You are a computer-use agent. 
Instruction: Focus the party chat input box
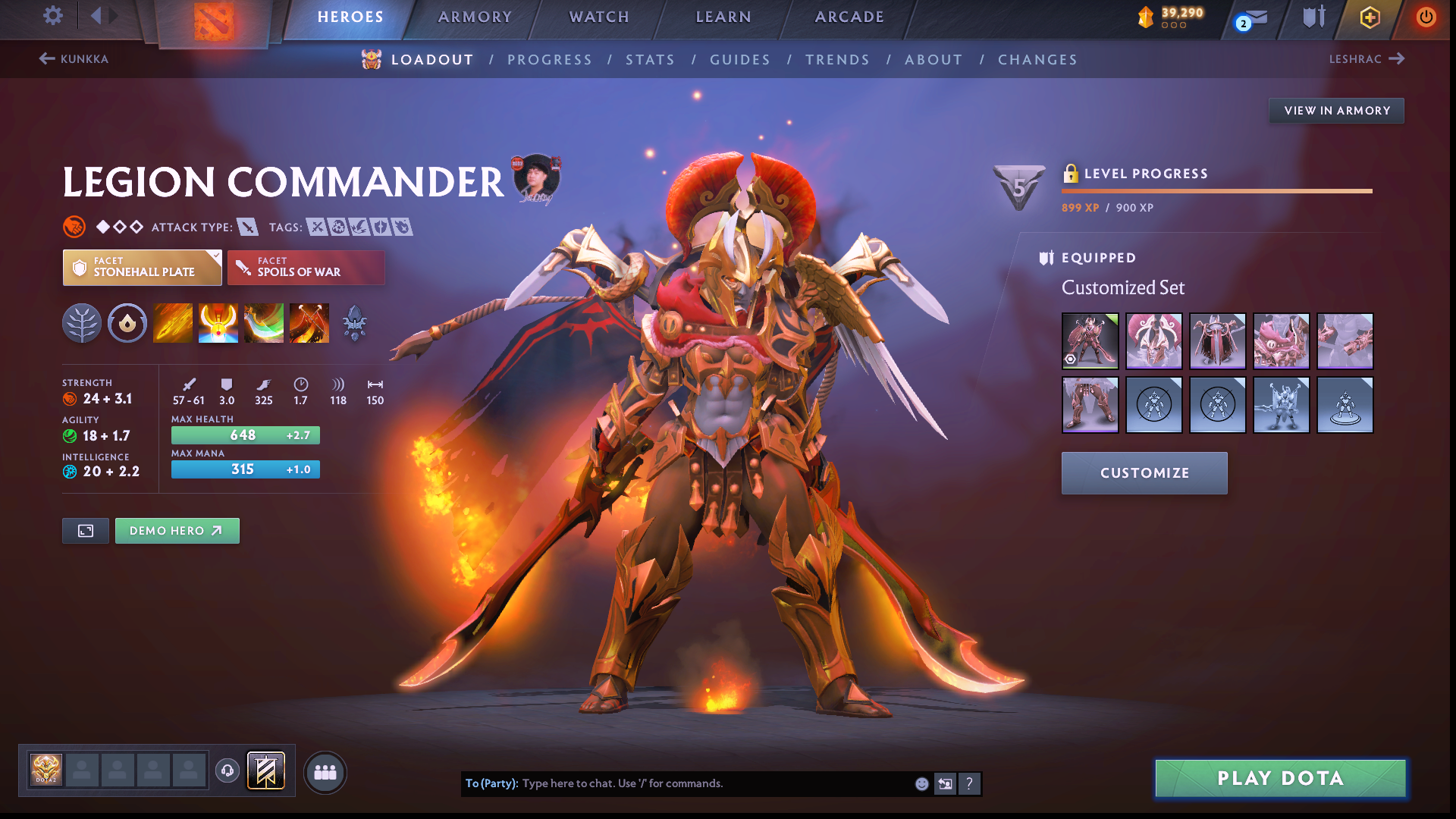click(713, 783)
